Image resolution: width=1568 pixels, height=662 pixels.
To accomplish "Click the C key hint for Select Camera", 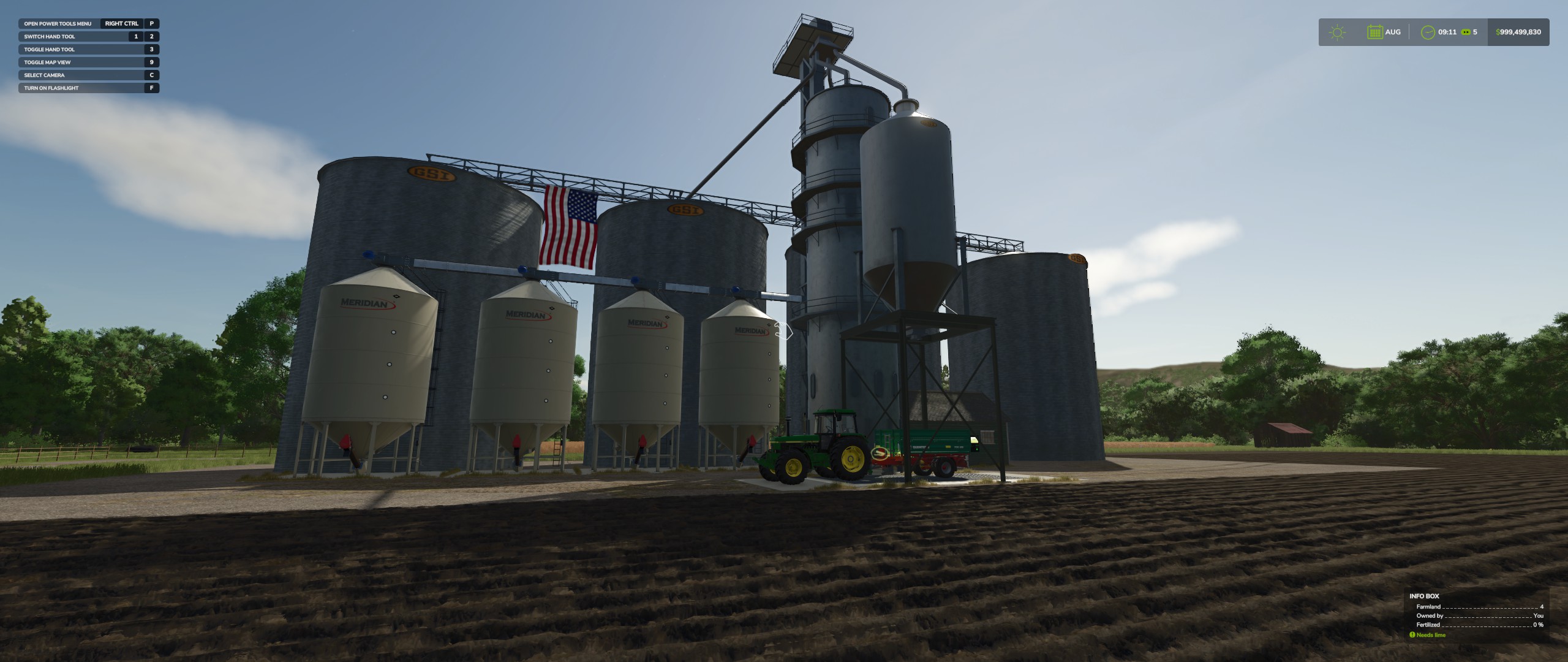I will [x=151, y=75].
